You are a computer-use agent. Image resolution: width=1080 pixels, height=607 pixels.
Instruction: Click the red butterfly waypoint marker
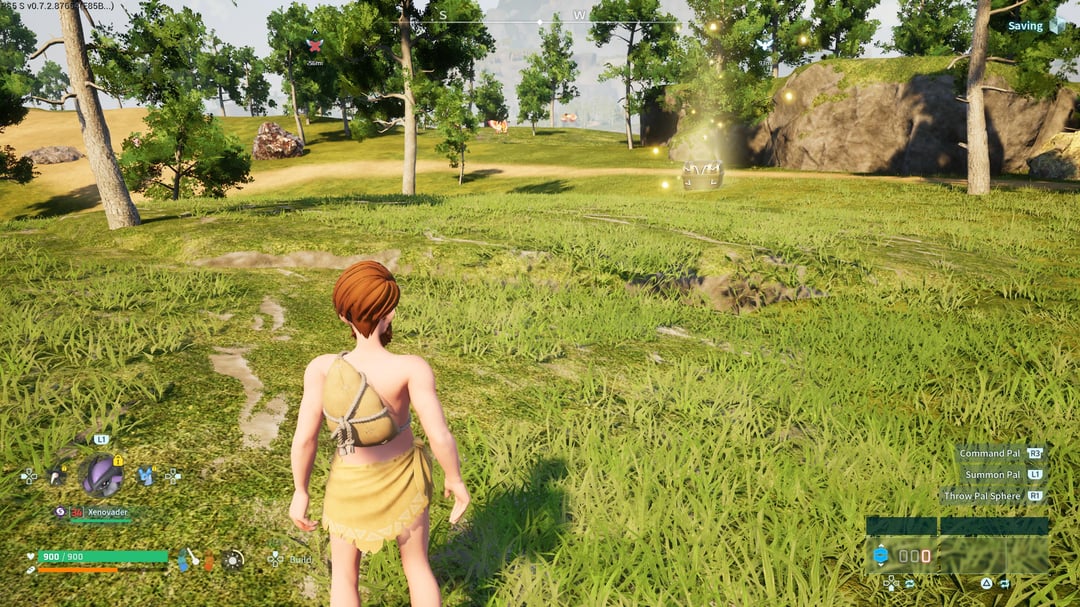[314, 45]
